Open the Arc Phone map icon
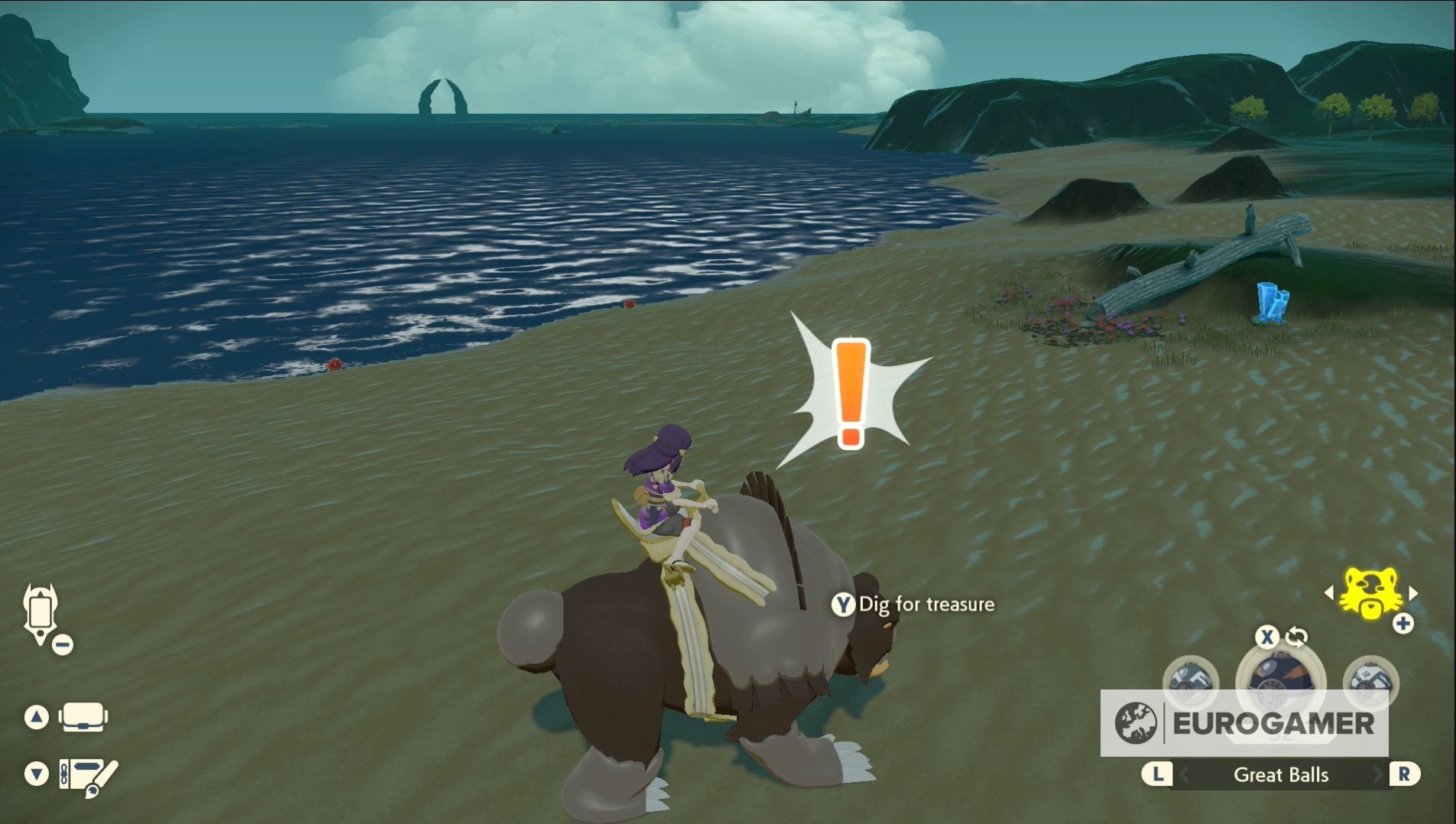Screen dimensions: 1456x824 (x=41, y=614)
